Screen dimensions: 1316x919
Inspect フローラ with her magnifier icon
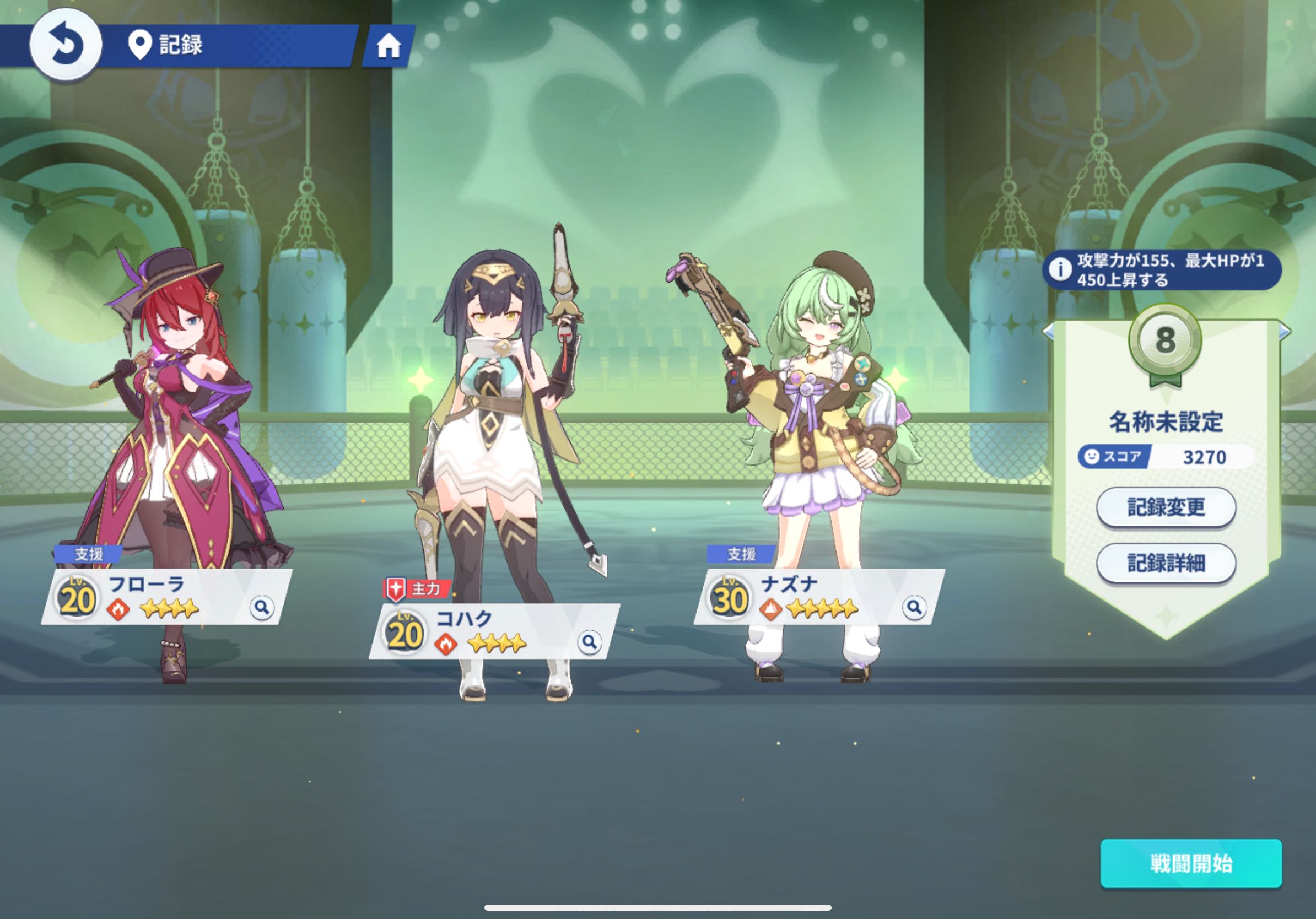click(x=262, y=607)
